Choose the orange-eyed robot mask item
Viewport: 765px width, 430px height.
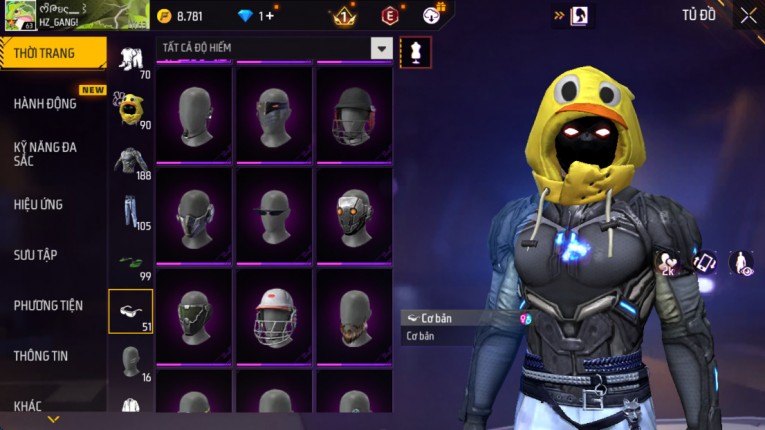(x=353, y=213)
